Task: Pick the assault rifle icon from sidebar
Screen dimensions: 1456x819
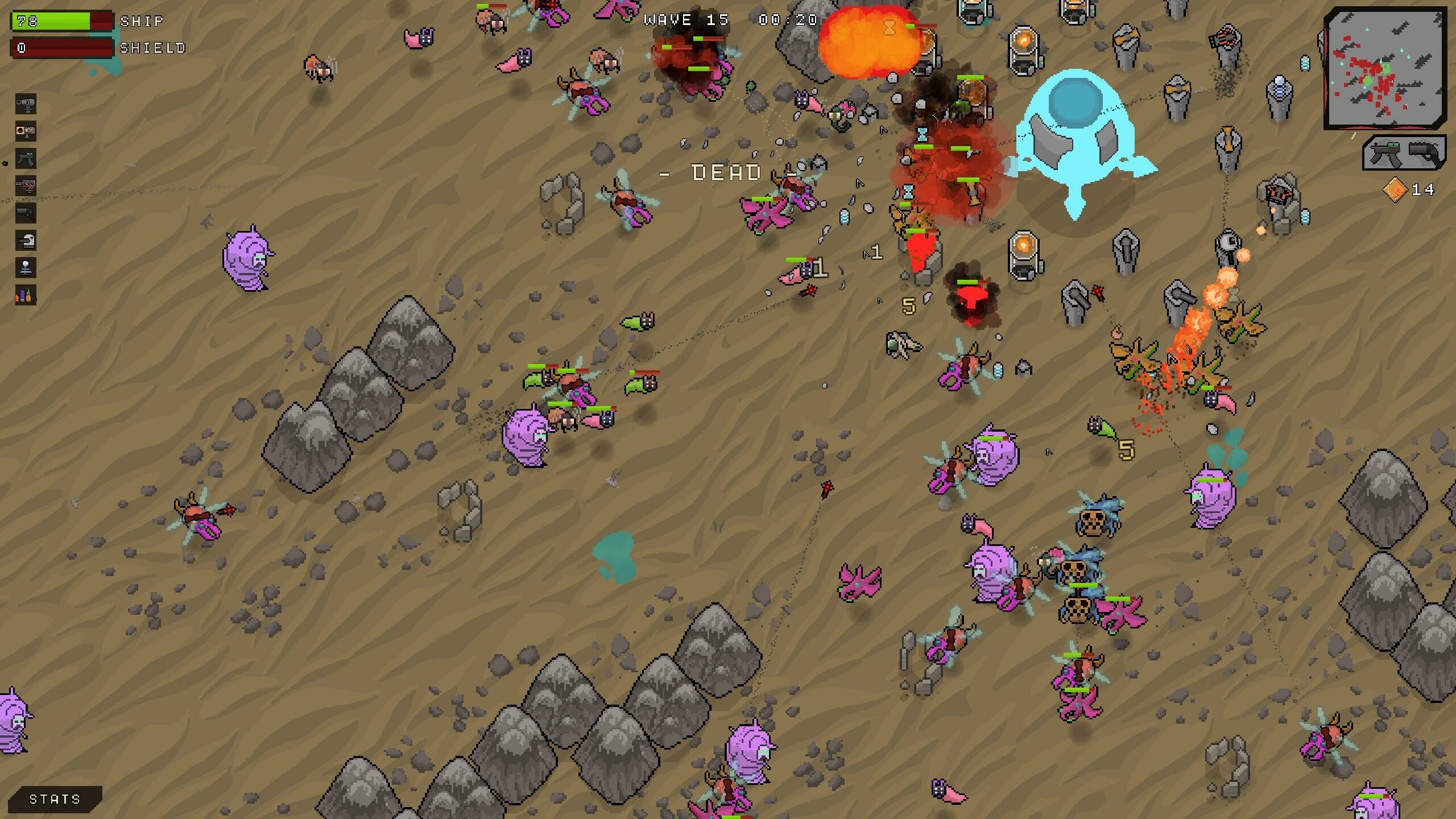Action: (x=25, y=159)
